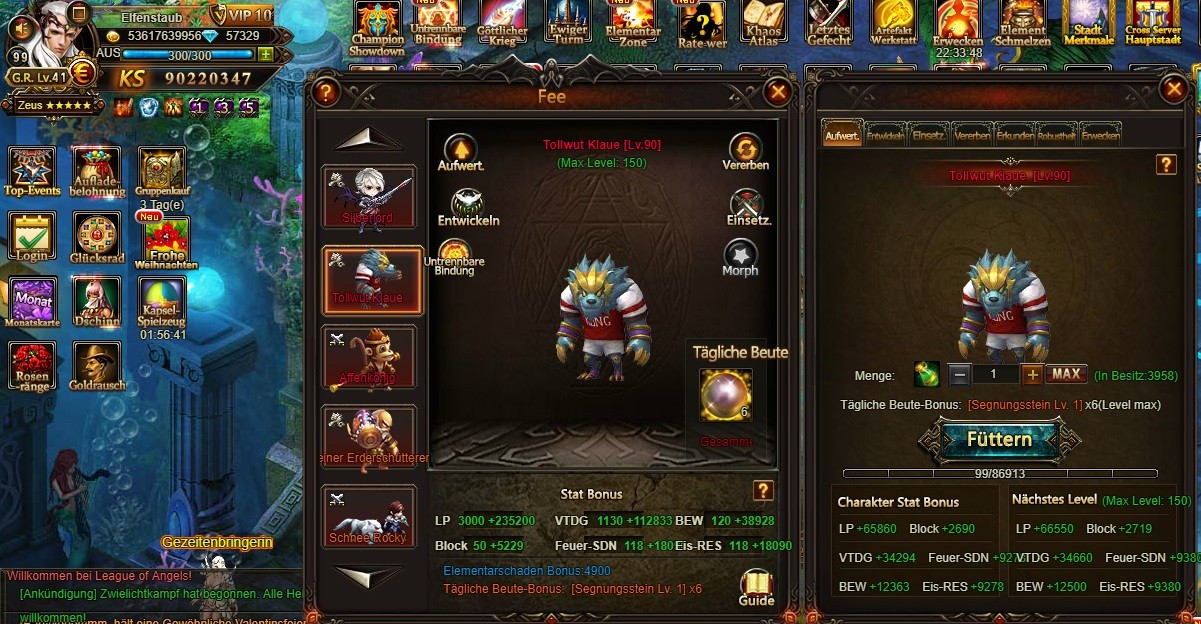Switch to the Erwecken tab
Image resolution: width=1201 pixels, height=624 pixels.
click(x=1100, y=135)
